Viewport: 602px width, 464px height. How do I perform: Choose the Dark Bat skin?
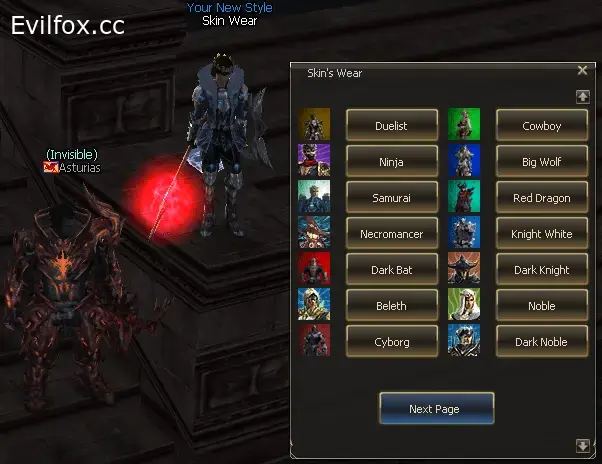392,270
